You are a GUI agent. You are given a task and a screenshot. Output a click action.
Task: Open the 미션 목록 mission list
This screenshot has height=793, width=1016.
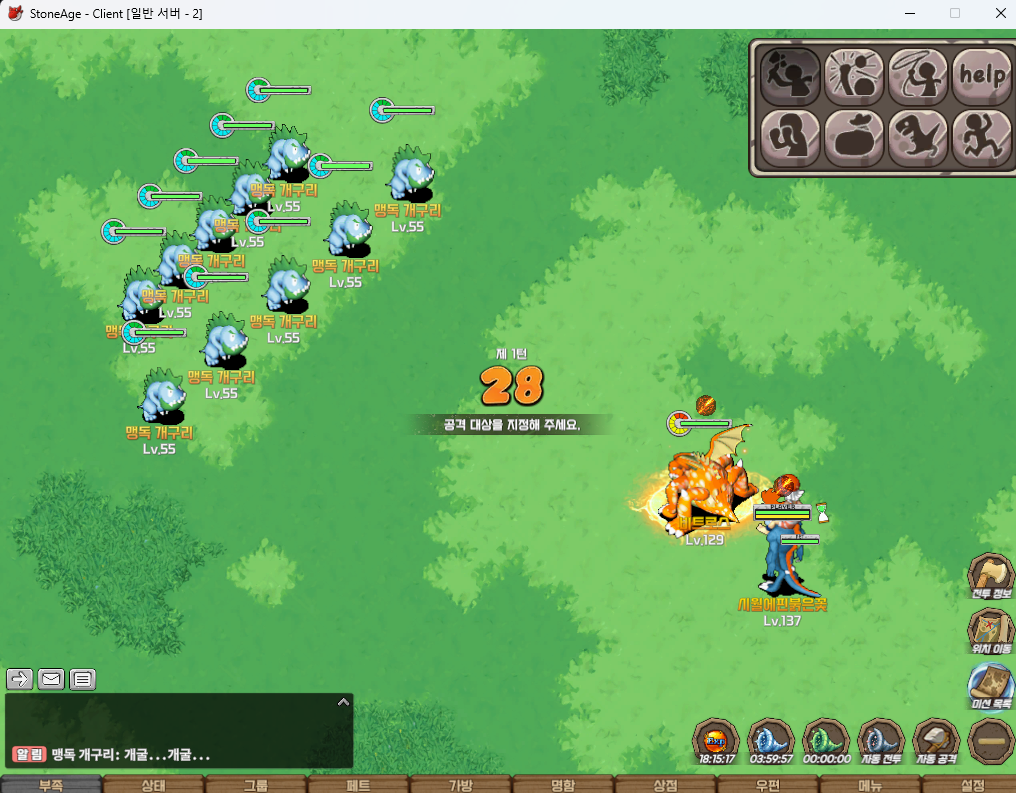(990, 685)
